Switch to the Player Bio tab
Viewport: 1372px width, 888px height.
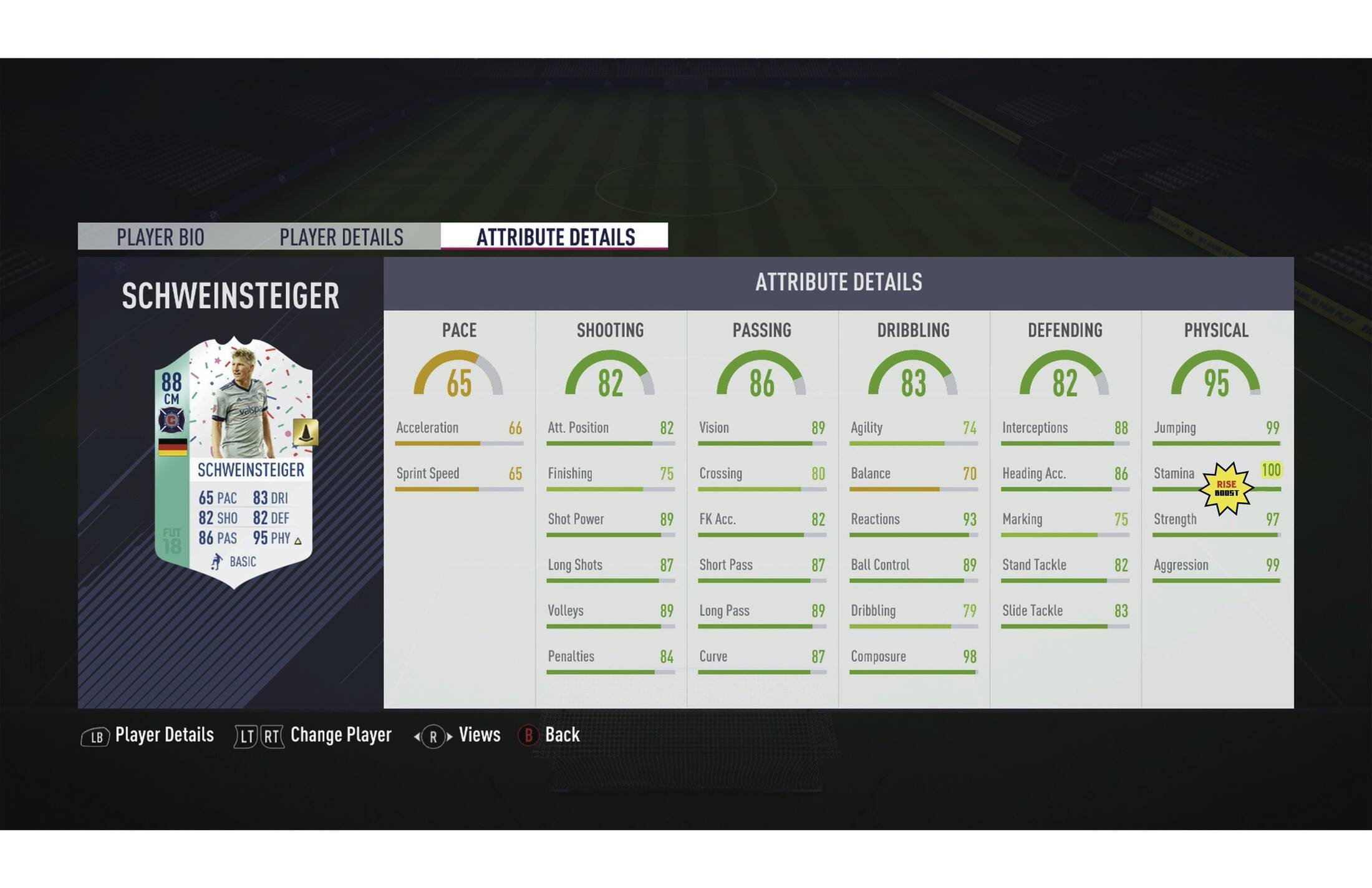(160, 237)
